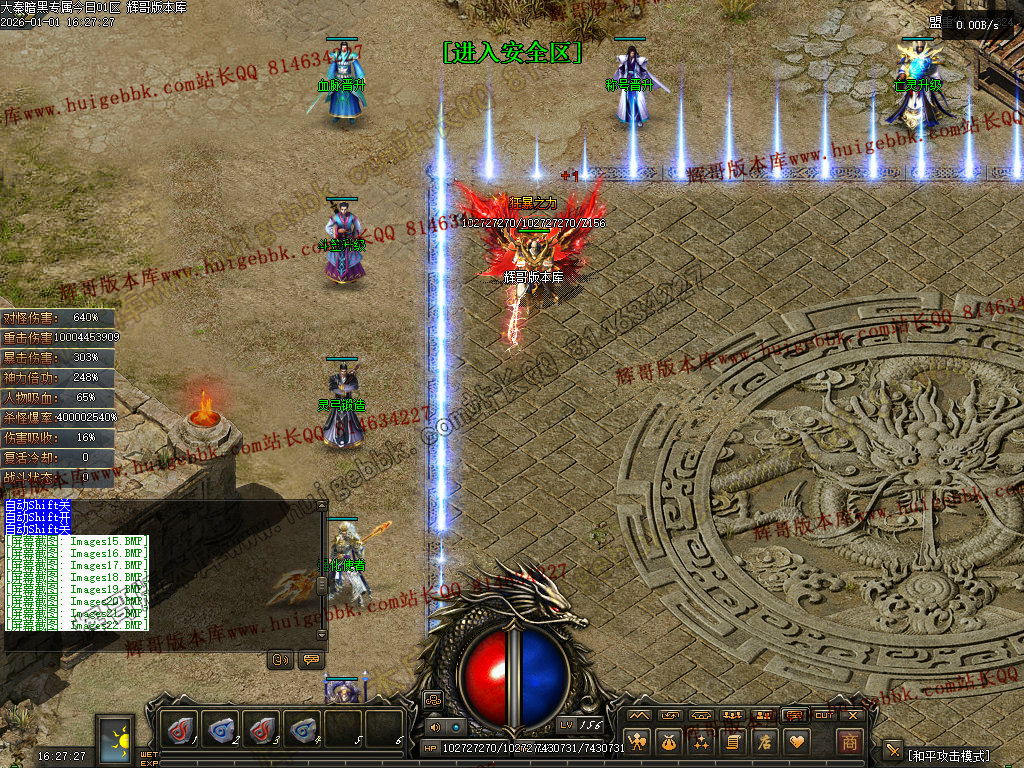Screen dimensions: 1024x768
Task: Use the blue rune in hotbar slot 2
Action: point(221,730)
